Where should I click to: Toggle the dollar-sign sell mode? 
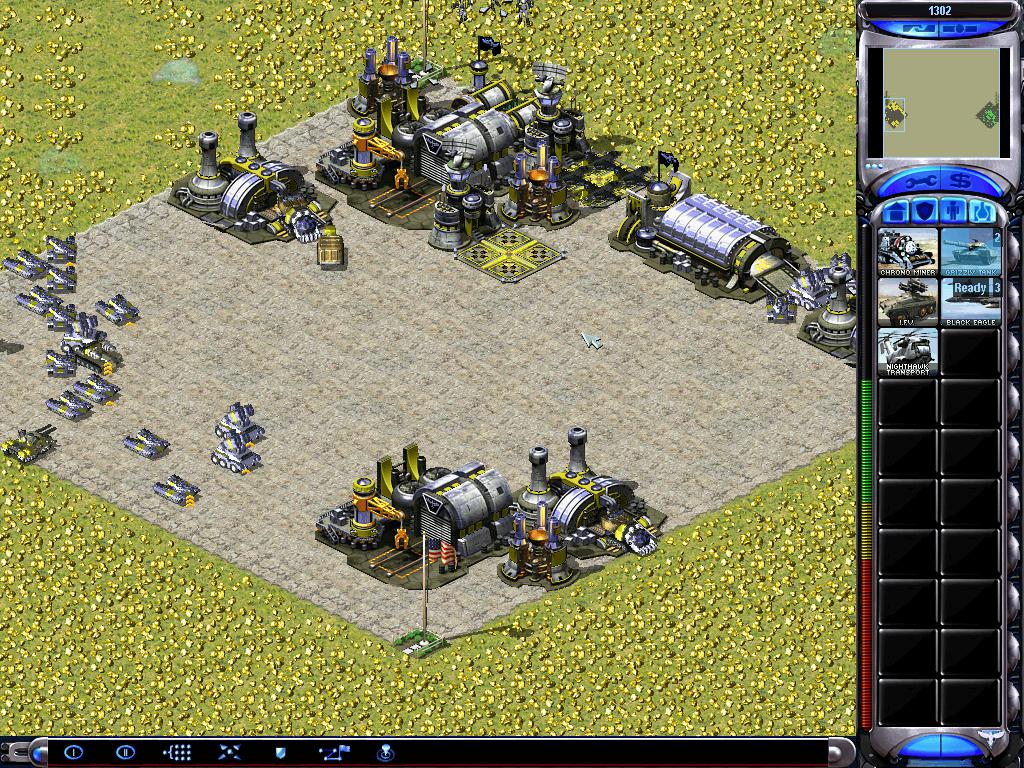[x=961, y=181]
